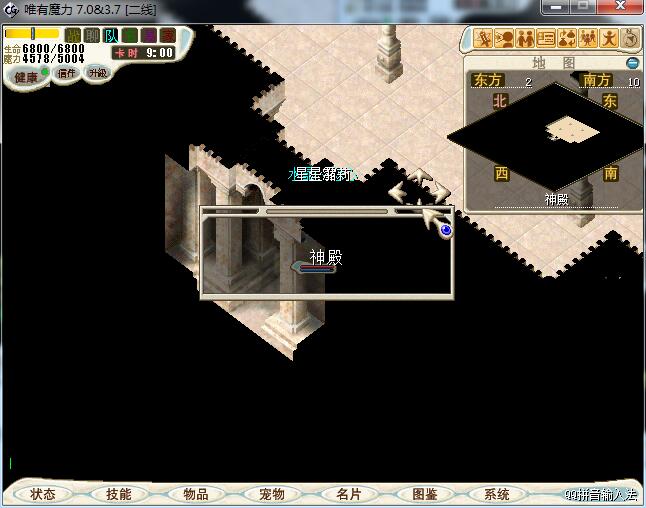
Task: Toggle the 战 battle mode icon
Action: (x=73, y=36)
